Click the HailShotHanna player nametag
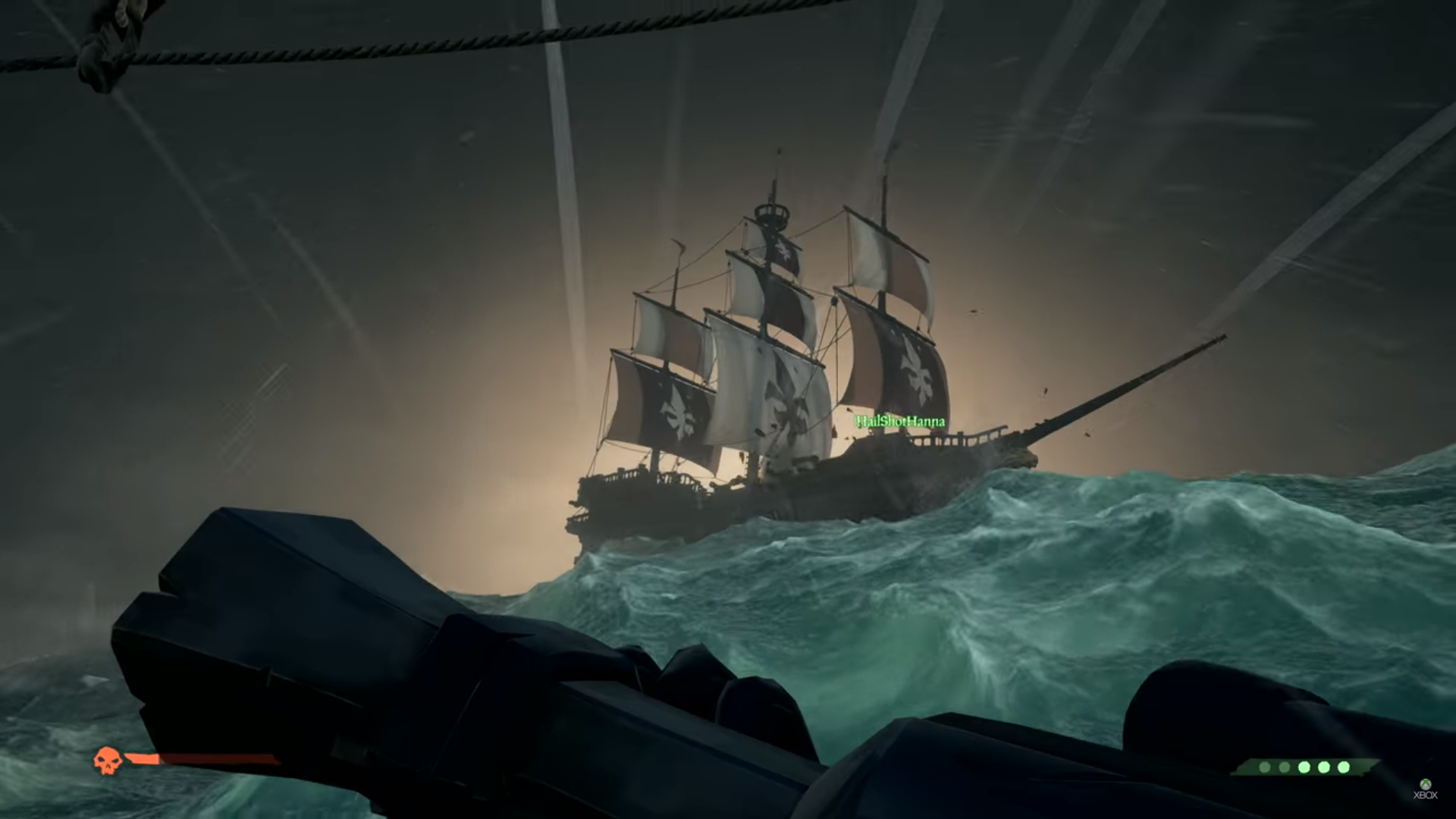 (x=900, y=421)
